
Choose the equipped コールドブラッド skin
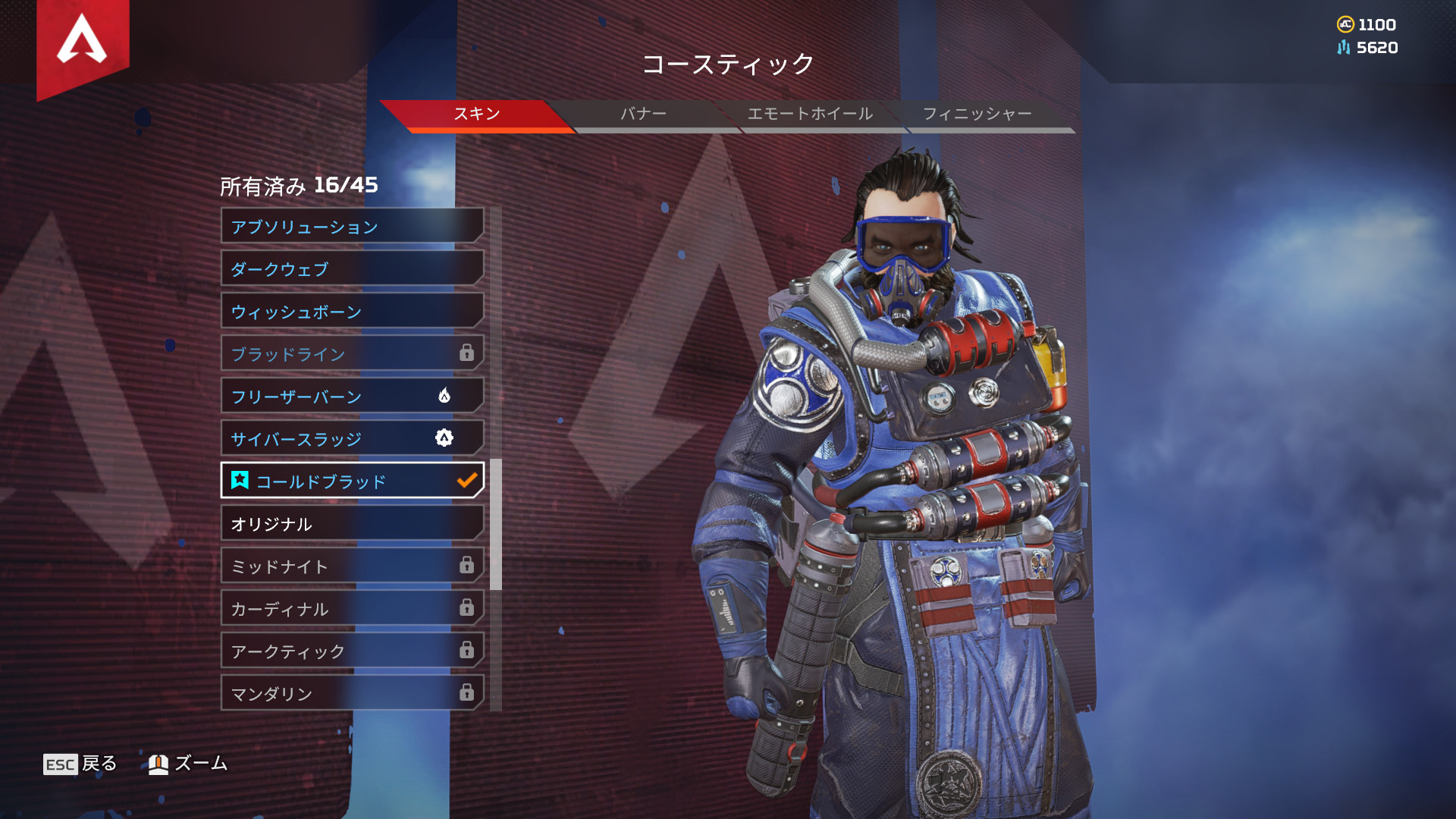(x=352, y=481)
